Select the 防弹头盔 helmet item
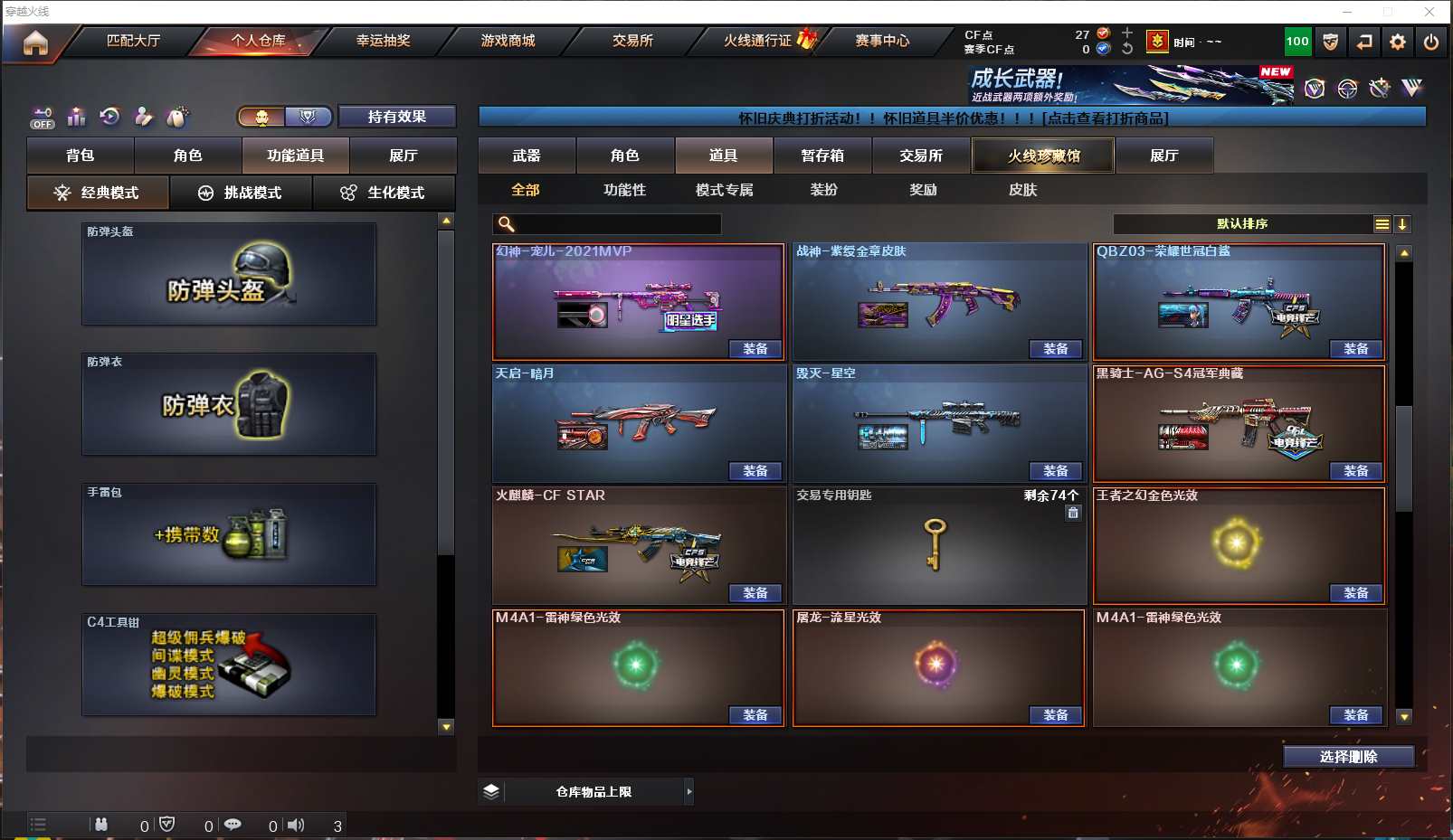 click(x=229, y=274)
